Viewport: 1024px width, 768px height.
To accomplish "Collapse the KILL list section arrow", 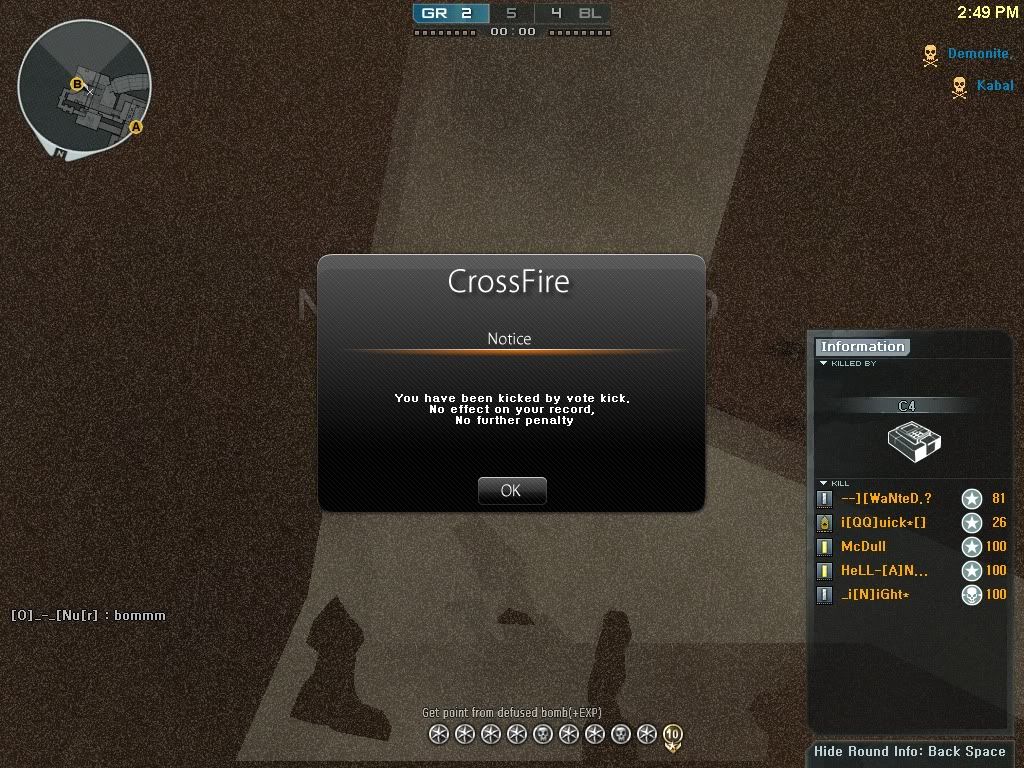I will 823,483.
